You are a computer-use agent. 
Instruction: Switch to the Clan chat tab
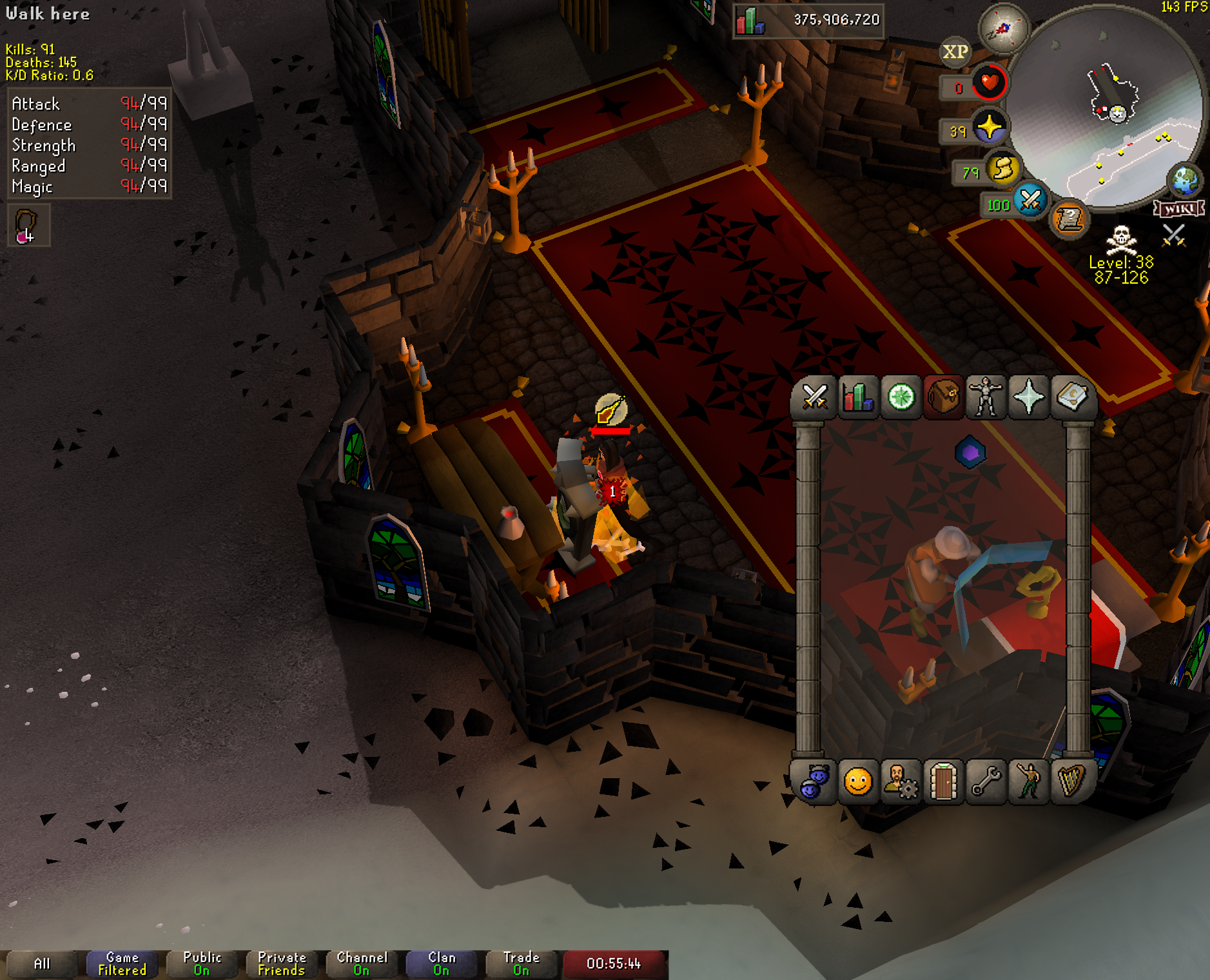tap(442, 964)
